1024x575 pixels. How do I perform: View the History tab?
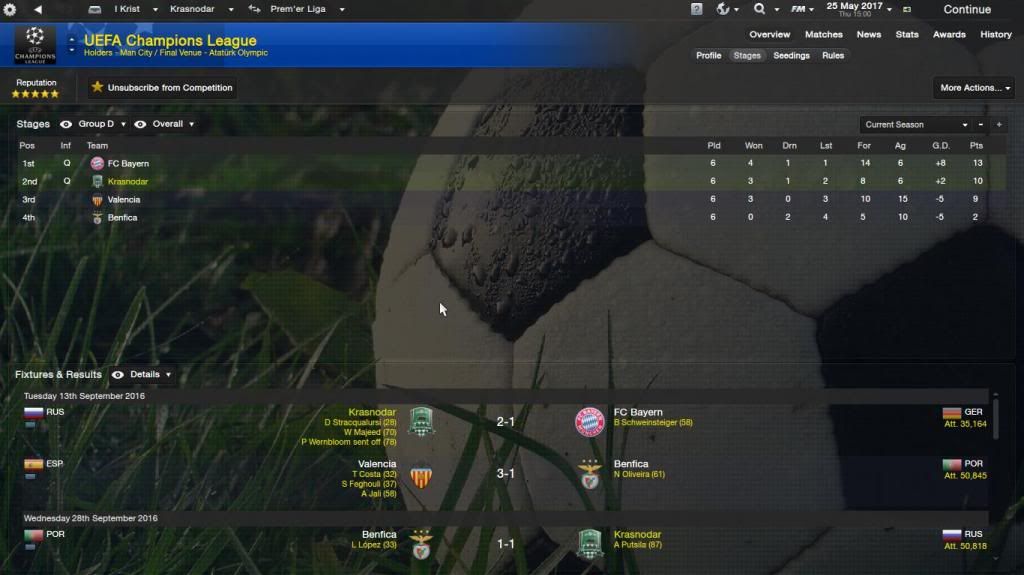coord(995,34)
